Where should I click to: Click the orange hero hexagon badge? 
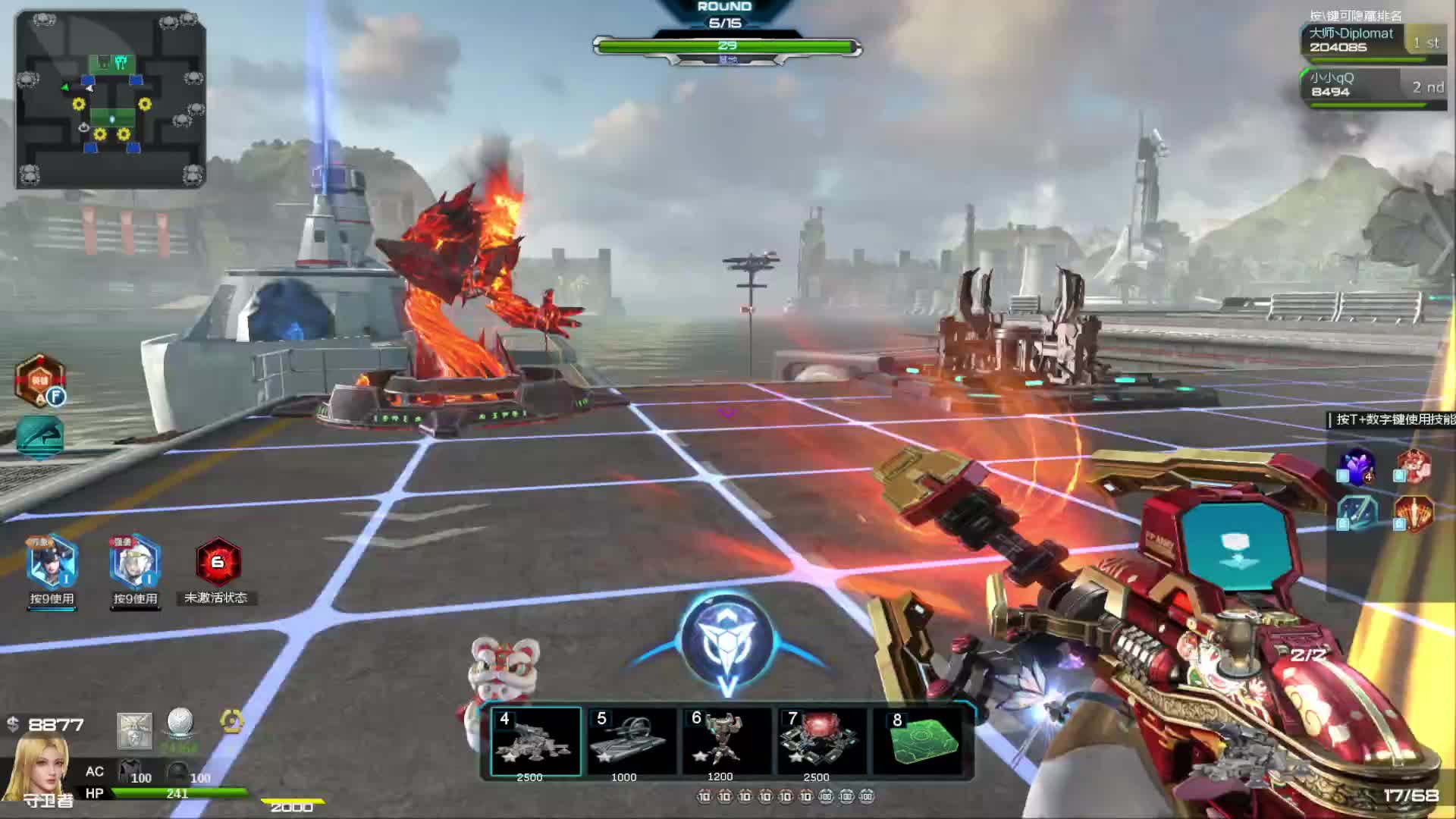(x=40, y=380)
